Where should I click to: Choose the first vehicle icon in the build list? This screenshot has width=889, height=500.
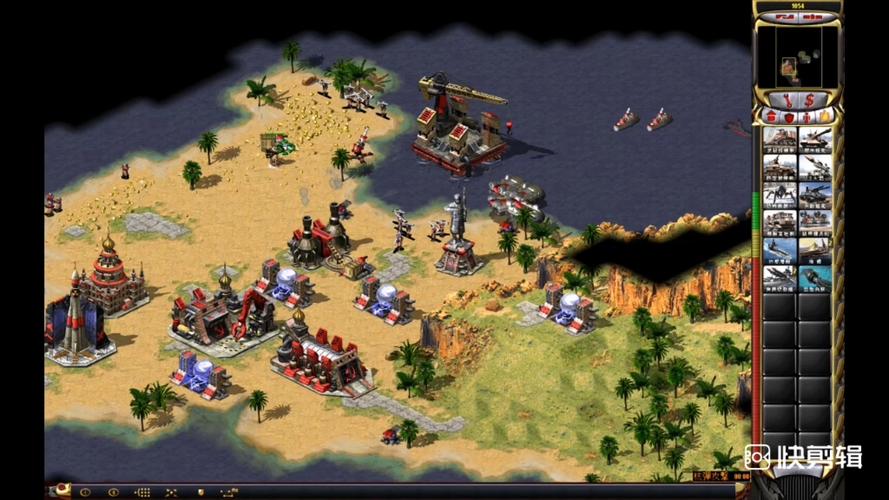(x=780, y=139)
